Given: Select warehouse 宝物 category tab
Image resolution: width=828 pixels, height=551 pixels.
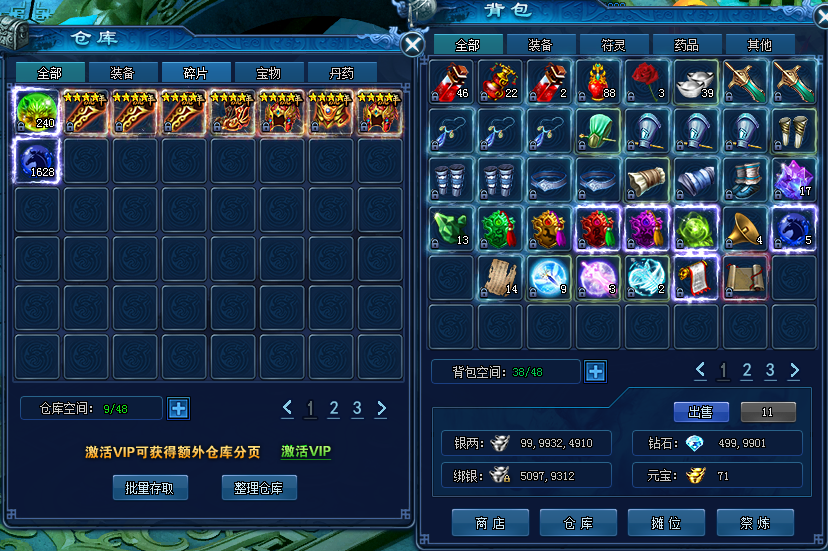Looking at the screenshot, I should tap(269, 73).
